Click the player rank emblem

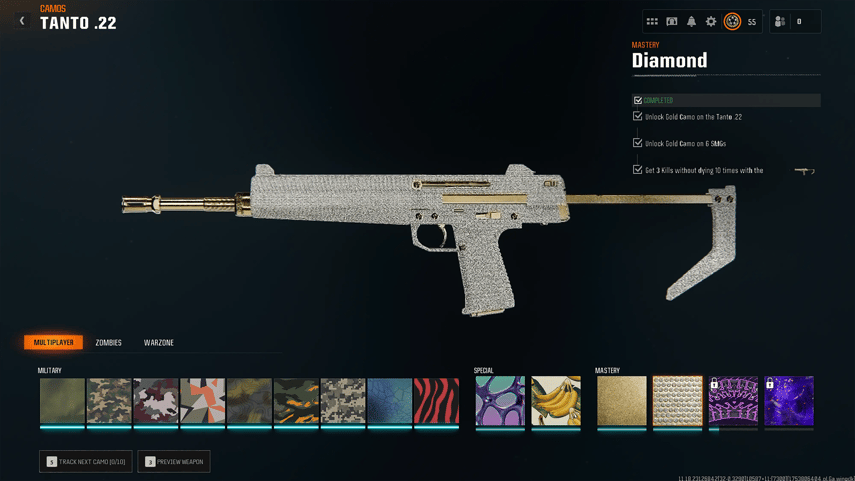coord(732,22)
